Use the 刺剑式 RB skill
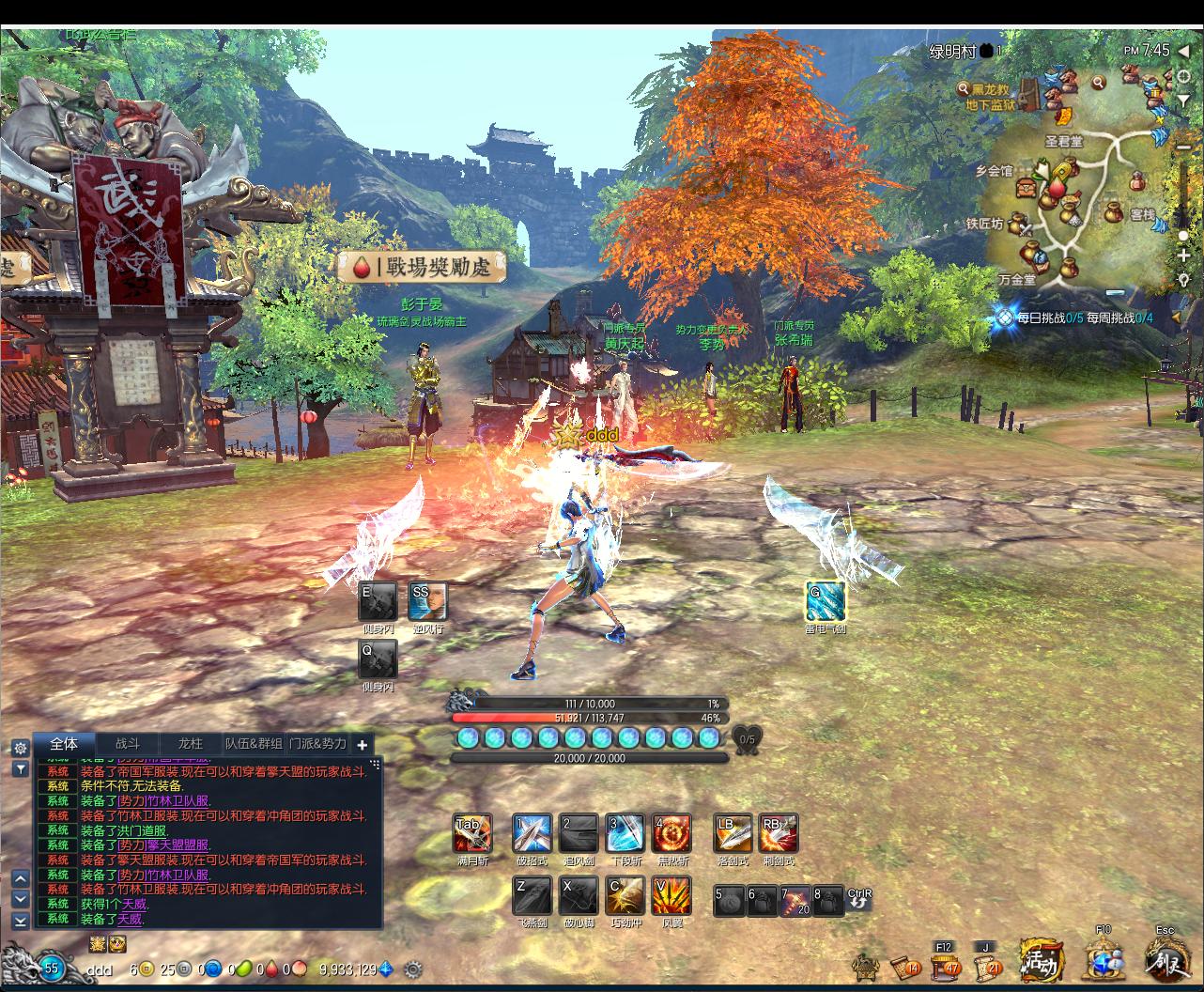1204x992 pixels. tap(779, 833)
